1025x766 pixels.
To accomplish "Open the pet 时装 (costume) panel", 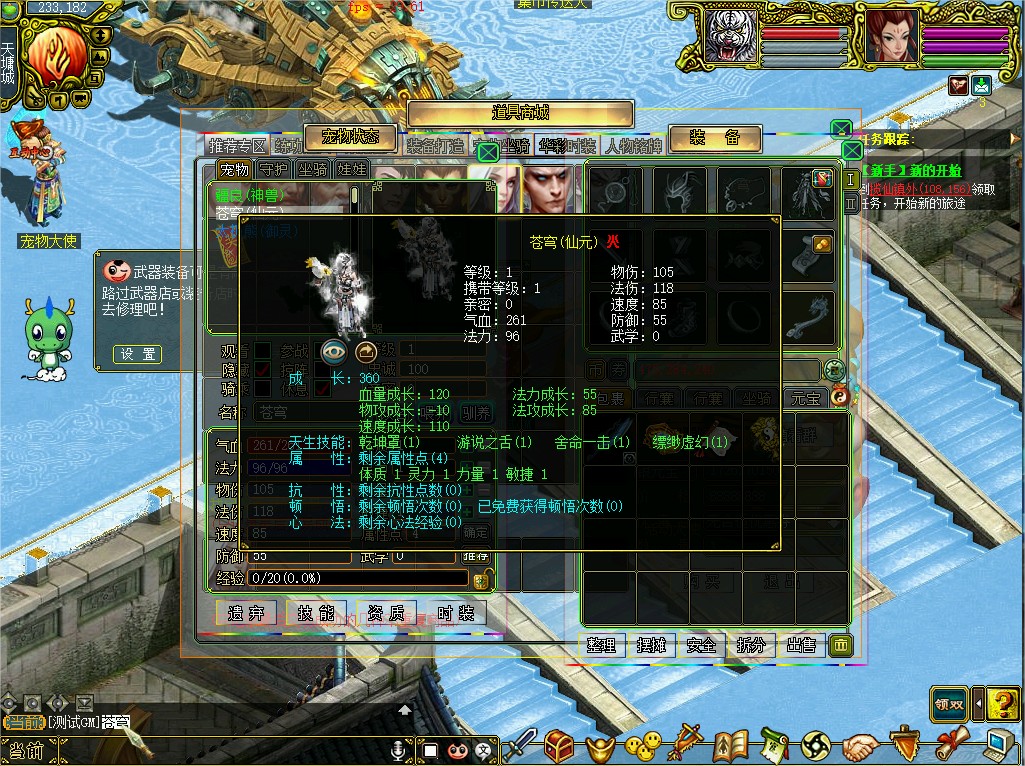I will [455, 613].
